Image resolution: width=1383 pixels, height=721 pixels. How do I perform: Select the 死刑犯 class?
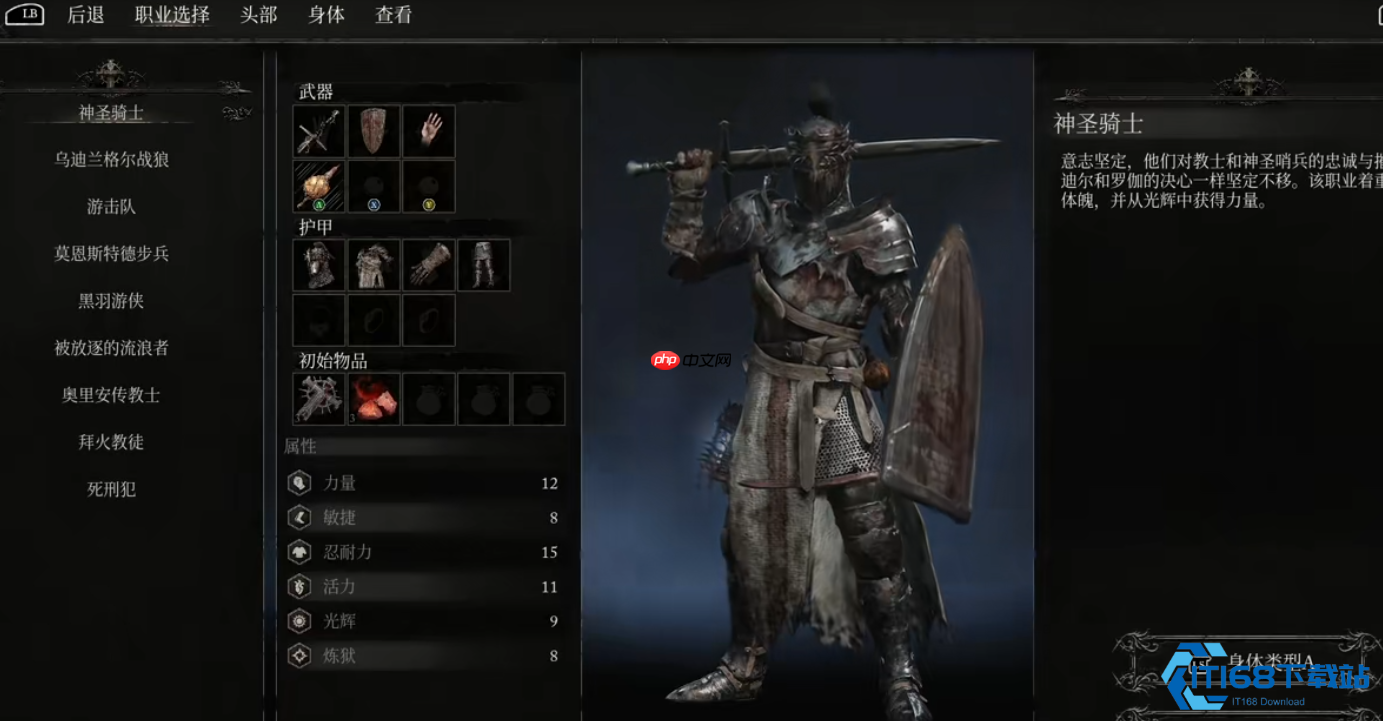[x=111, y=489]
